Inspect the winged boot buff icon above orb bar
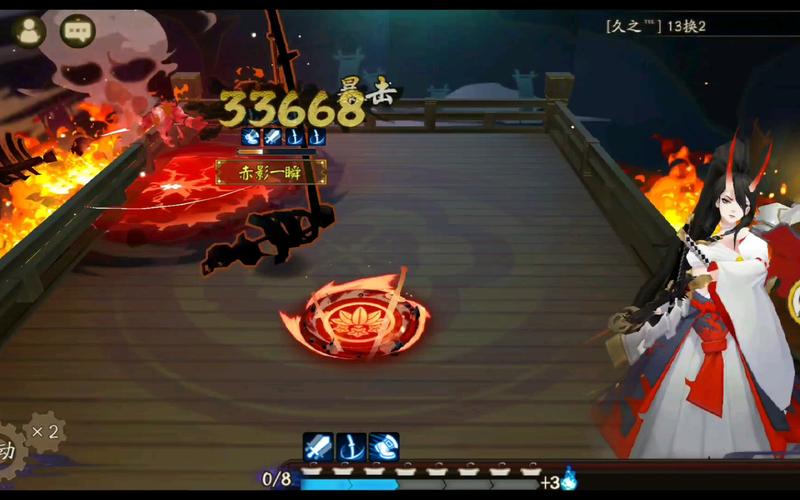The width and height of the screenshot is (800, 500). click(x=384, y=447)
